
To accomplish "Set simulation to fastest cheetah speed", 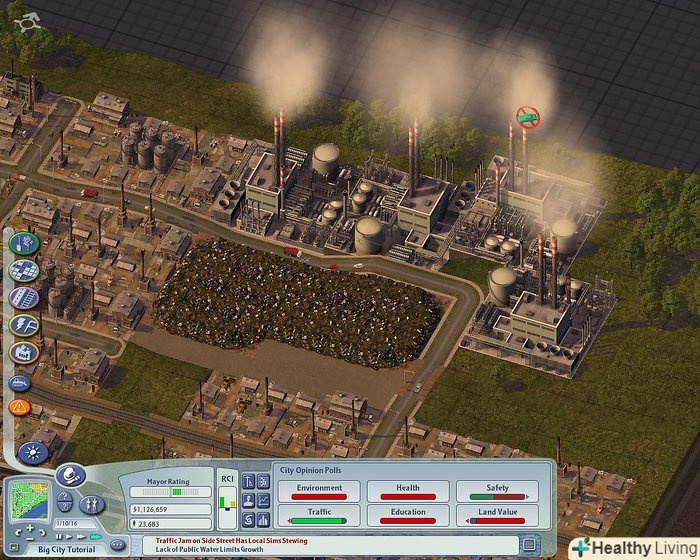I will coord(94,536).
